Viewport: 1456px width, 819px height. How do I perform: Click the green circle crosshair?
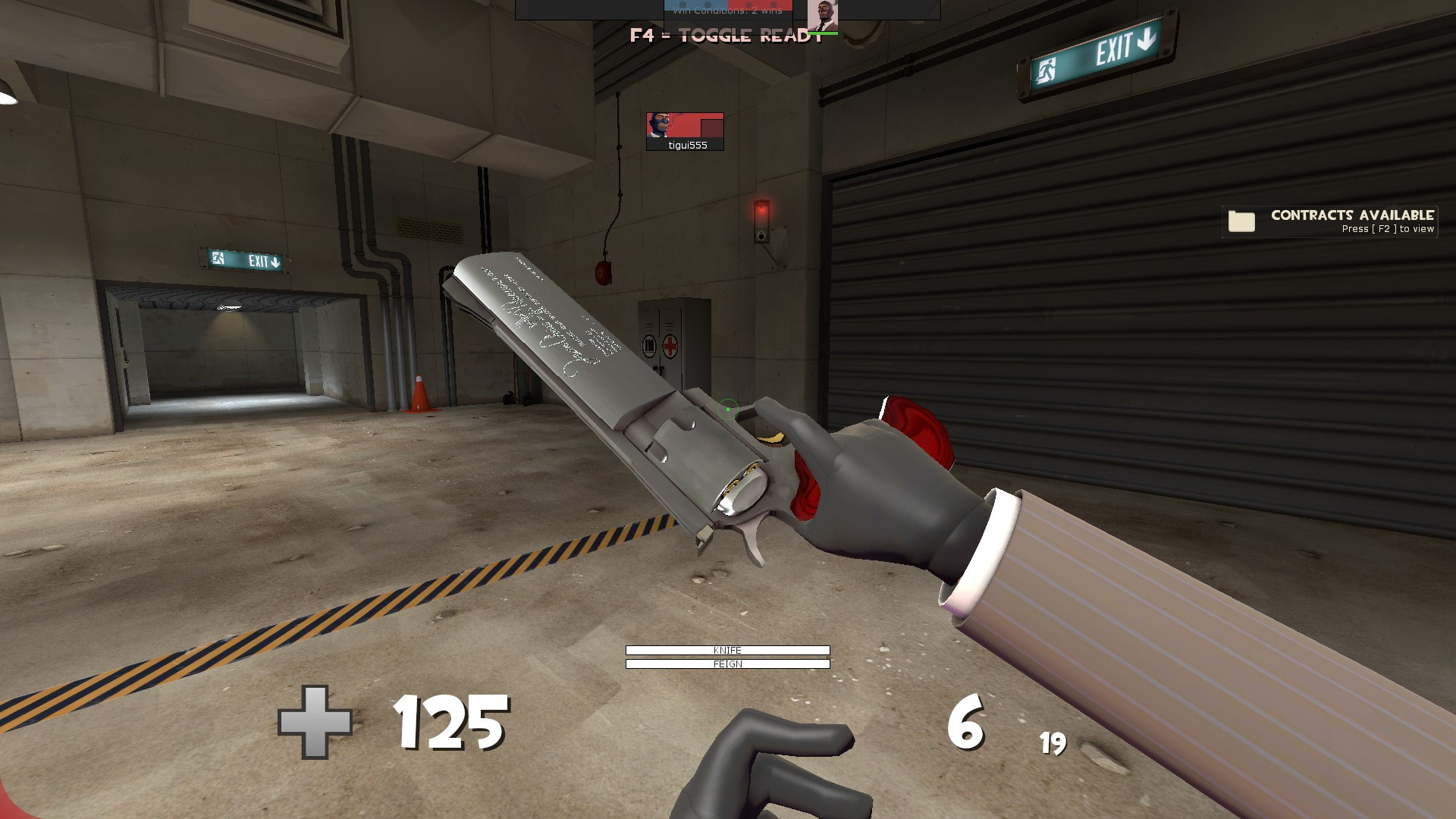727,409
